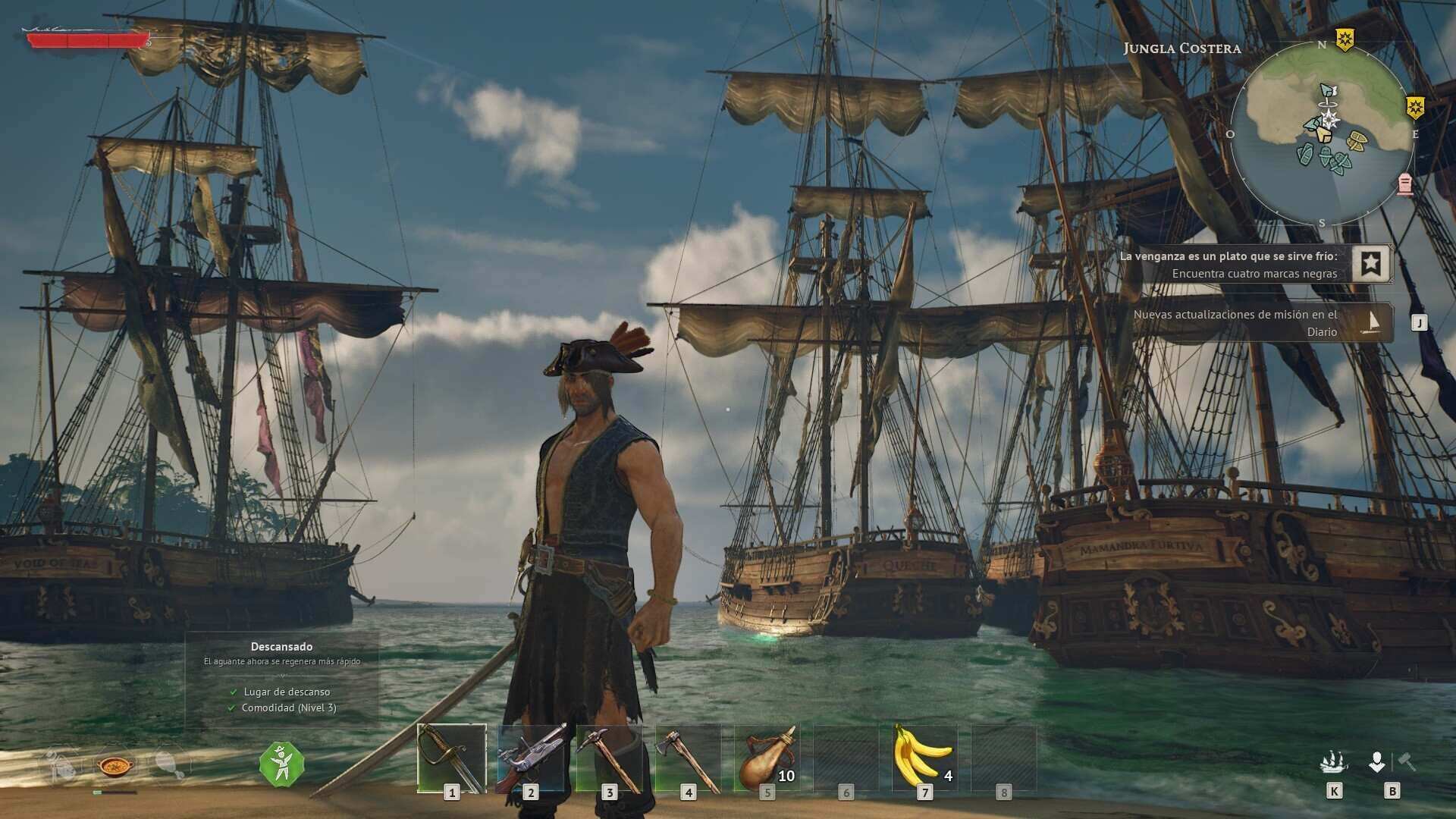Click the tracked quest star banner icon
The height and width of the screenshot is (819, 1456).
point(1370,263)
